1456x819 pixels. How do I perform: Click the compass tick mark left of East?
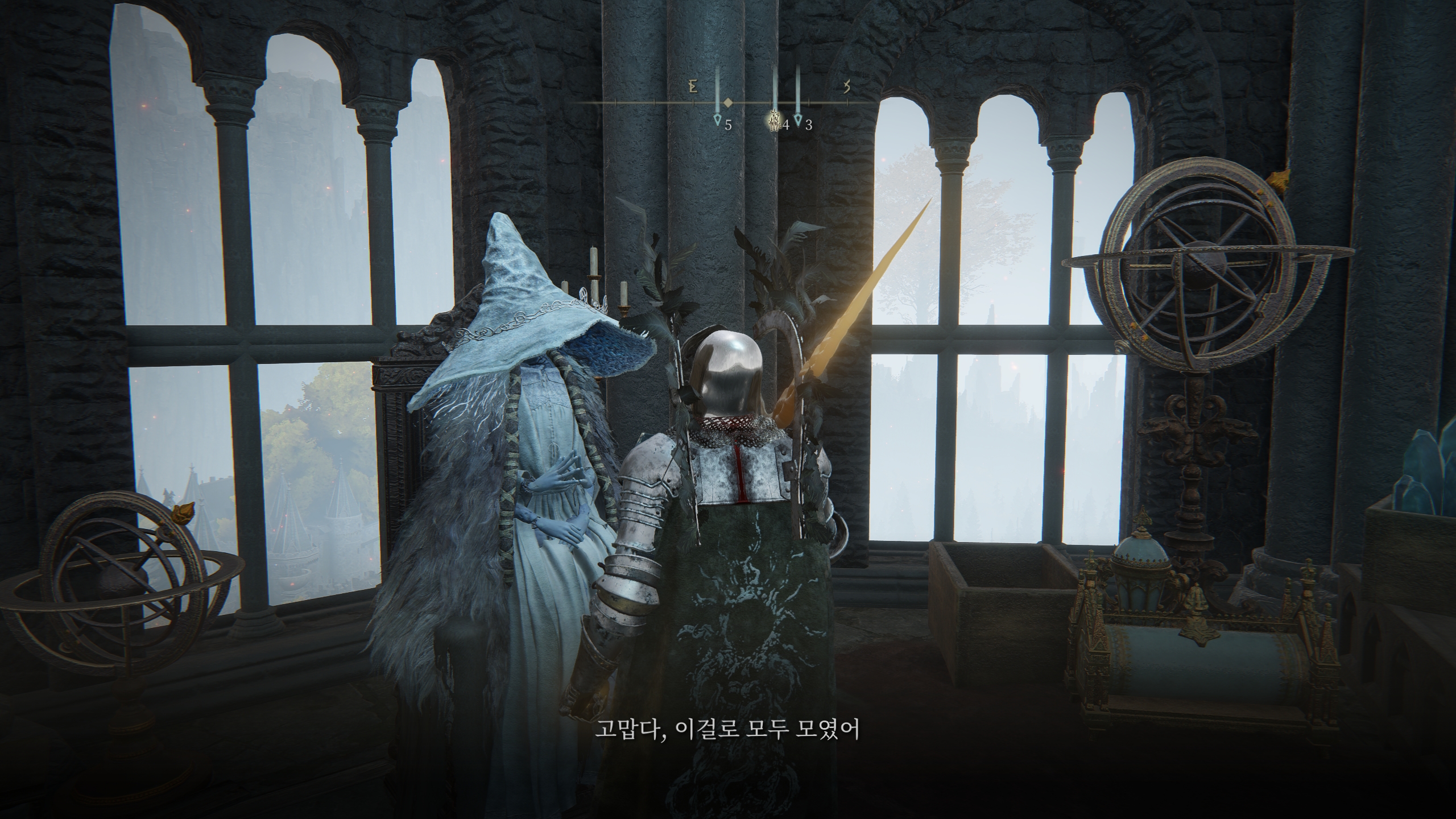coord(655,102)
